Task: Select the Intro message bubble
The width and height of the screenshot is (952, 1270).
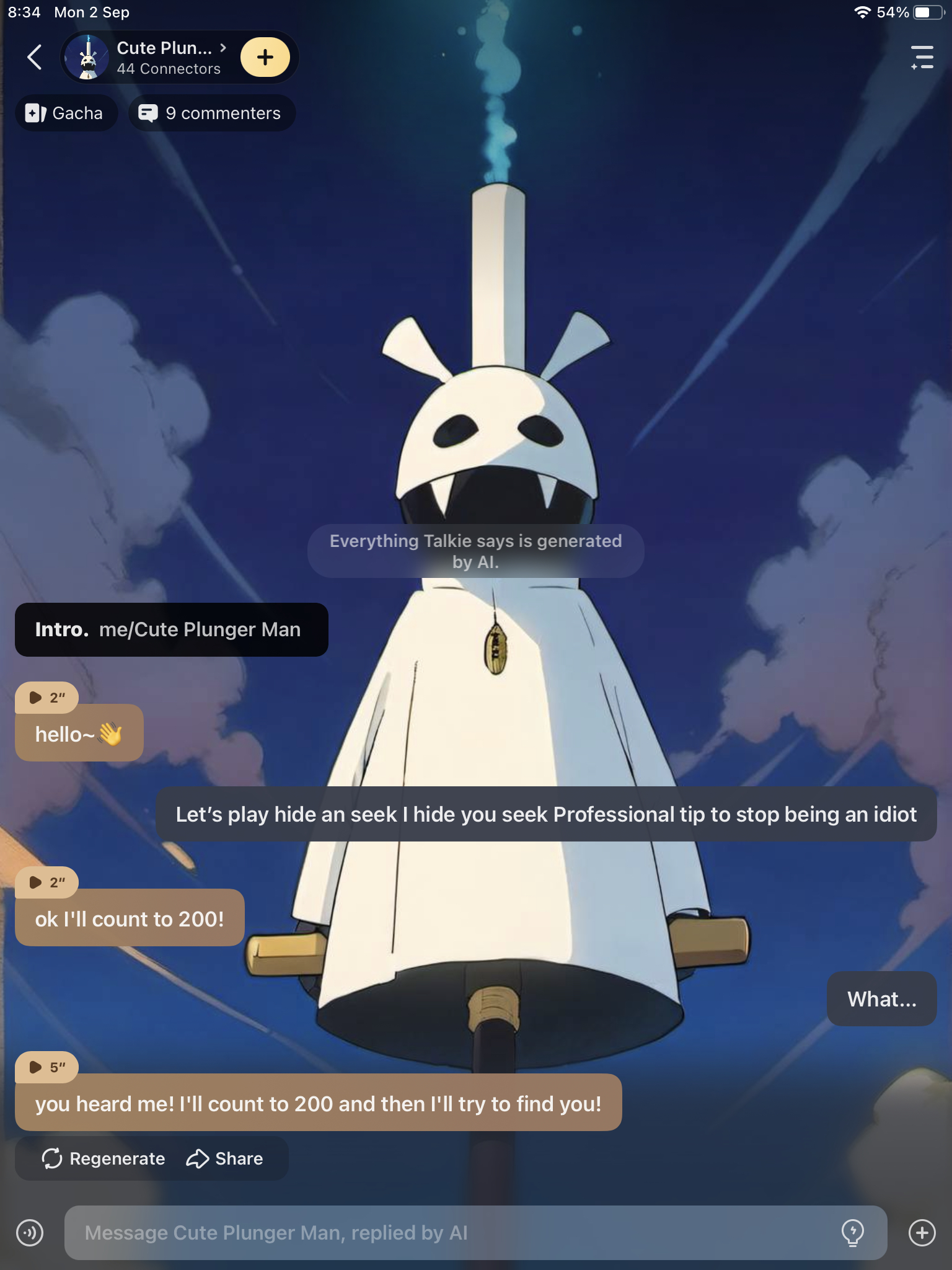Action: pos(171,629)
